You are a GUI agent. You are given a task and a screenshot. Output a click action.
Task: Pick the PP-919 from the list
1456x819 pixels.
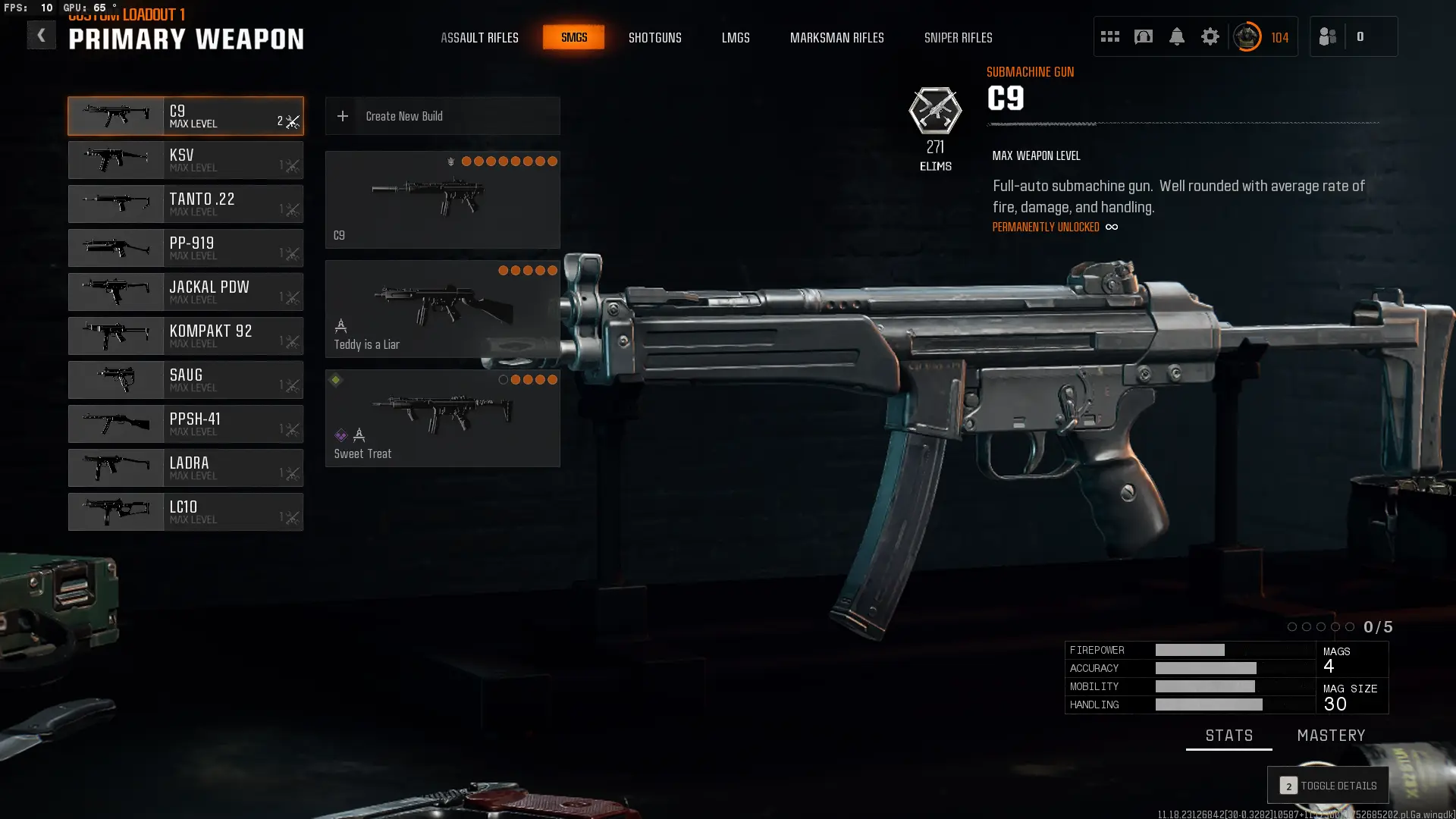[186, 248]
